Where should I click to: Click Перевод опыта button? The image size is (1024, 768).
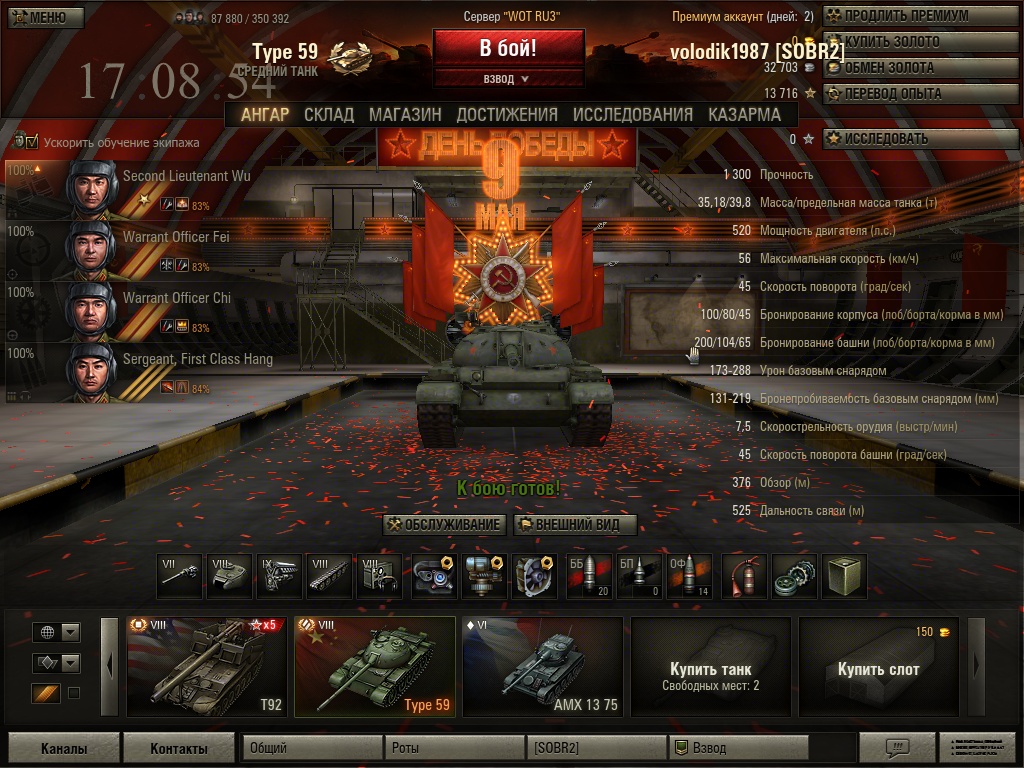pos(905,94)
